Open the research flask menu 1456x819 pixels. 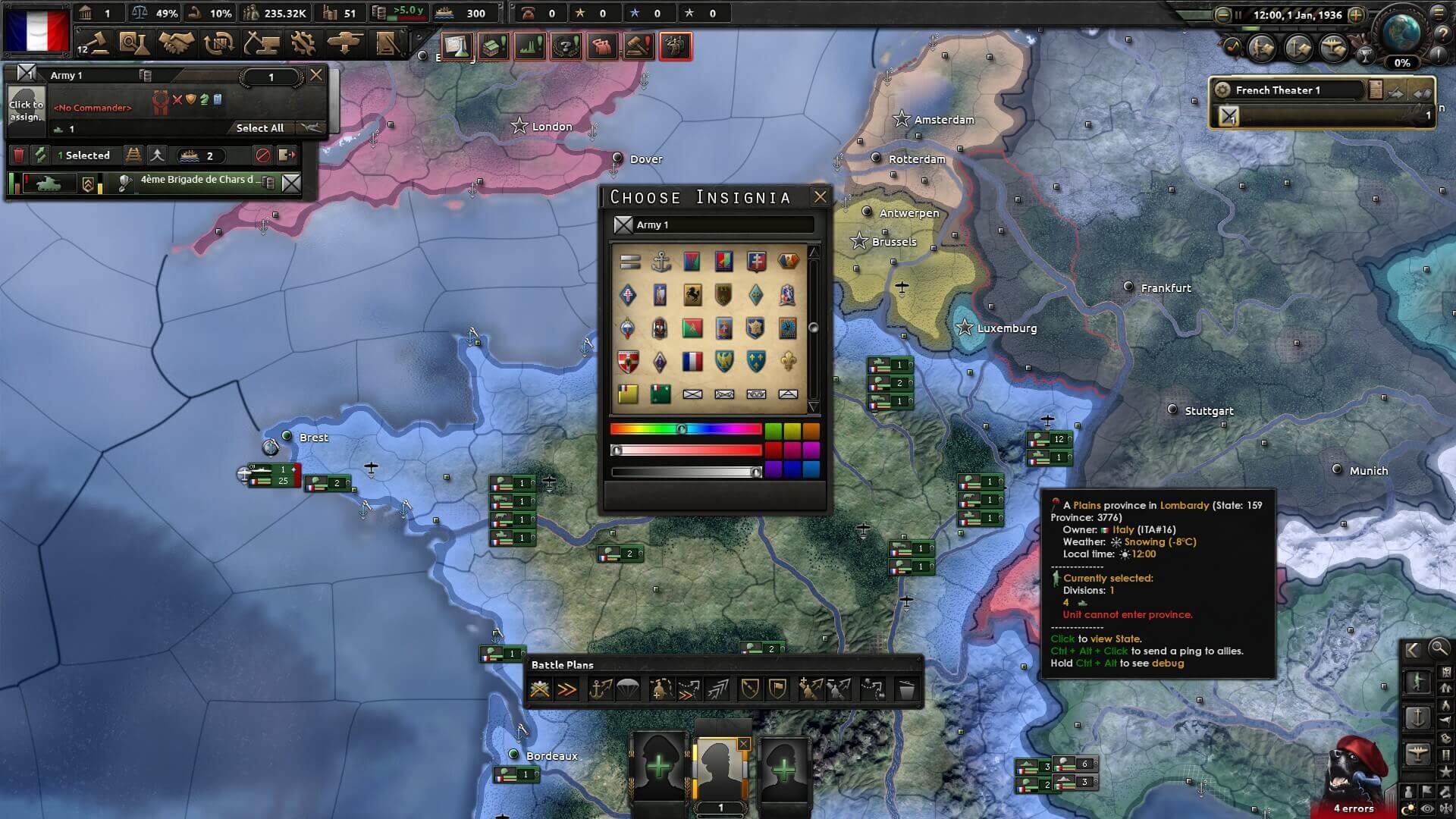134,44
